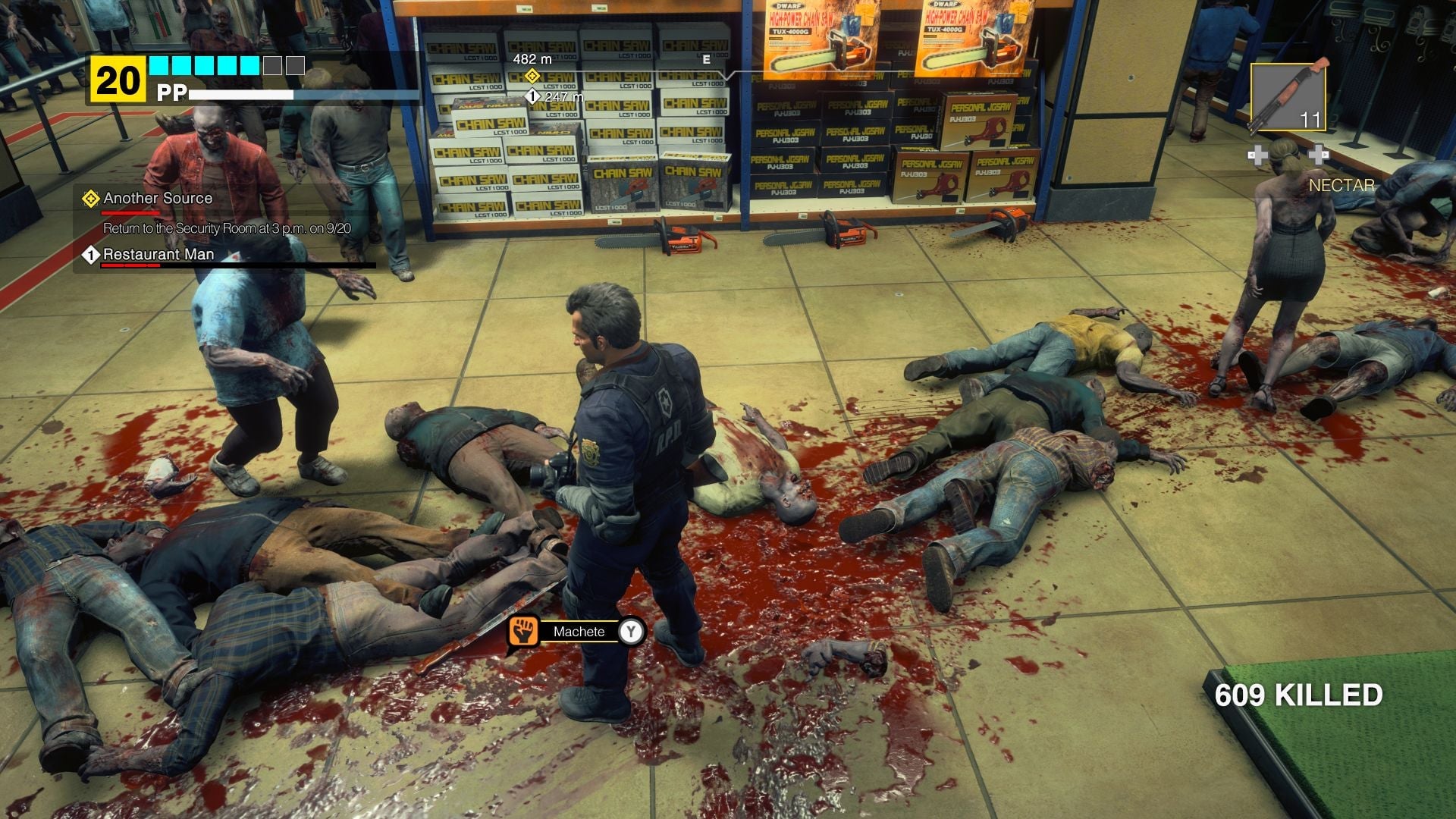
Task: Click the 482 m waypoint diamond on the compass
Action: coord(533,75)
